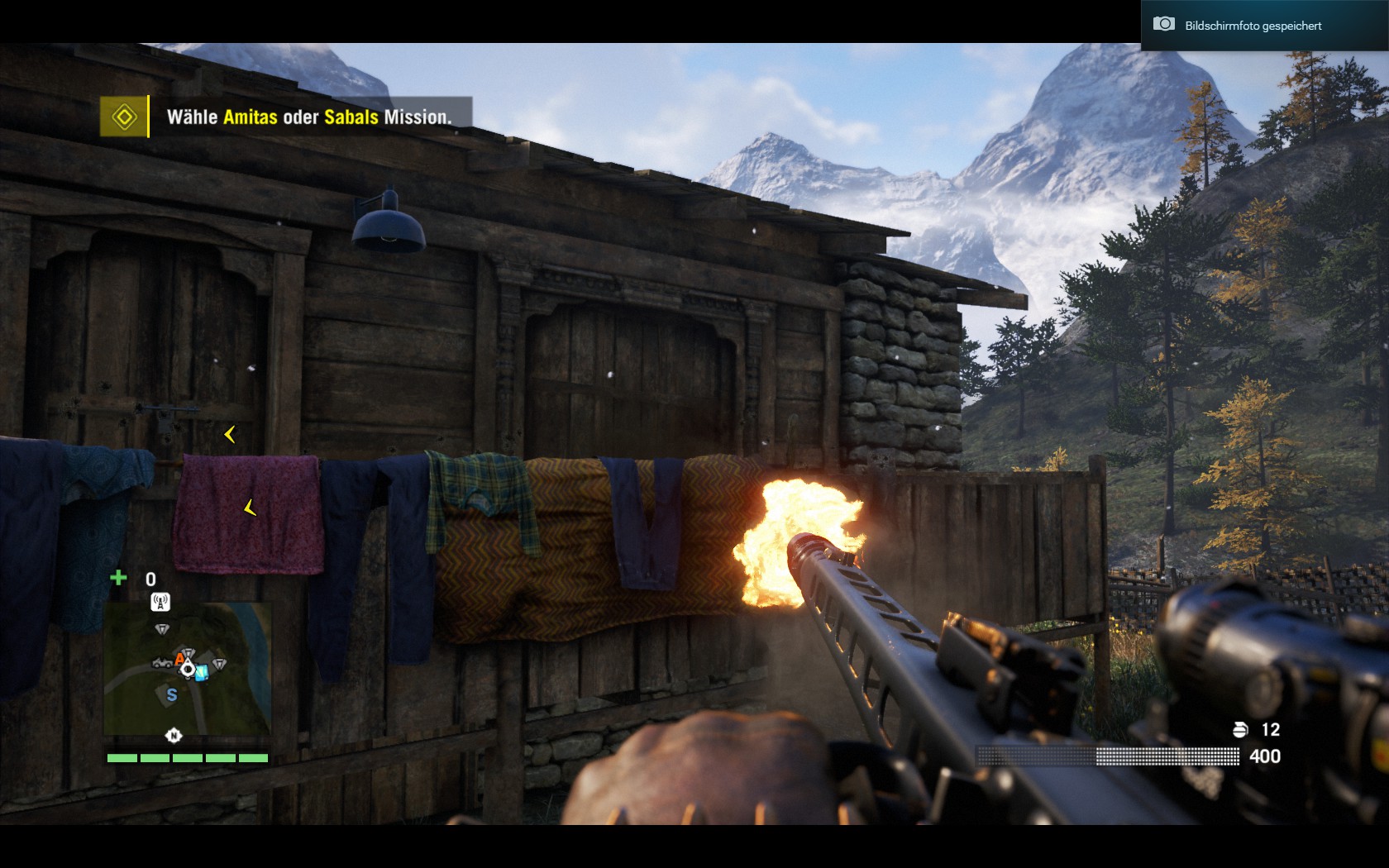Screen dimensions: 1389x868
Task: Click Amita's orange A mission marker
Action: point(179,659)
